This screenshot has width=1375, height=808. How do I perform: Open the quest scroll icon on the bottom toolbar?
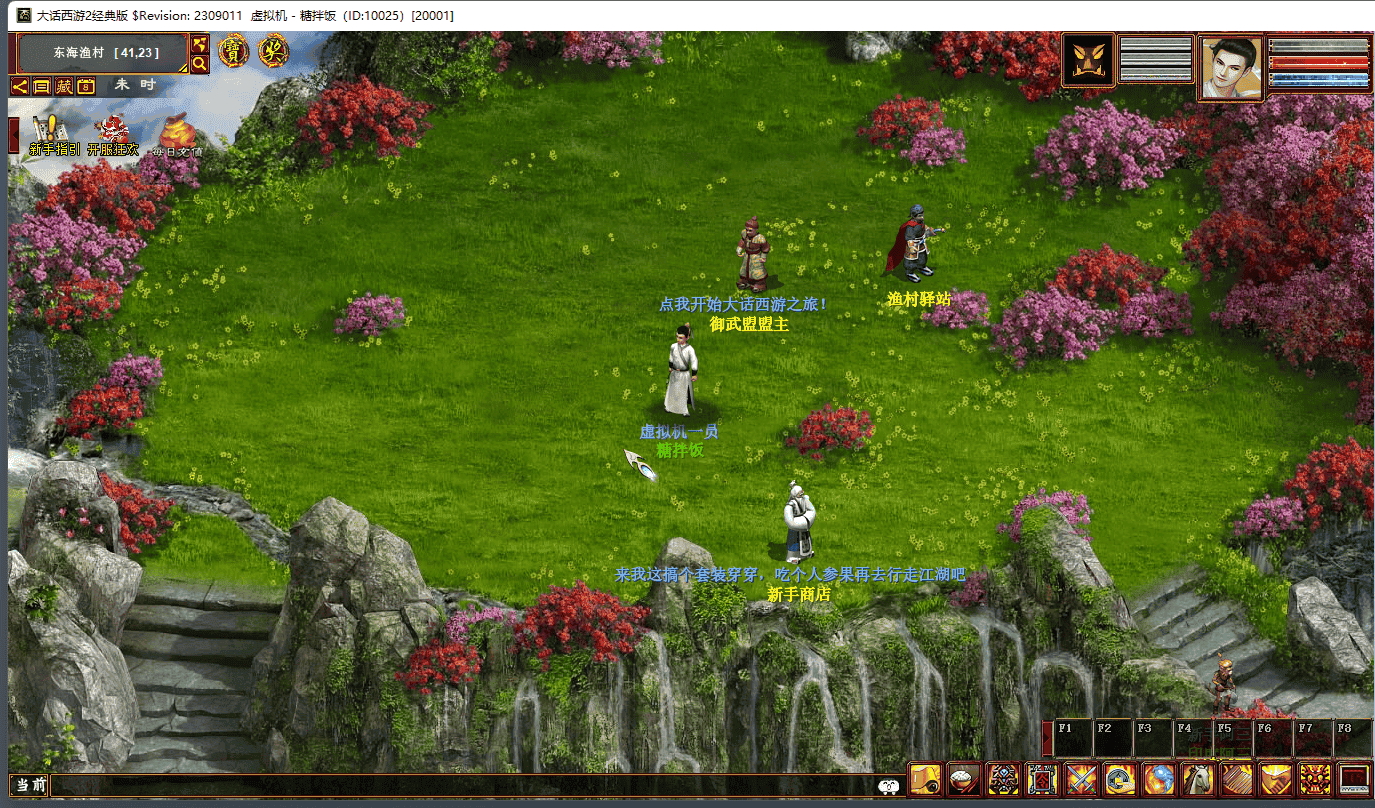[x=926, y=778]
